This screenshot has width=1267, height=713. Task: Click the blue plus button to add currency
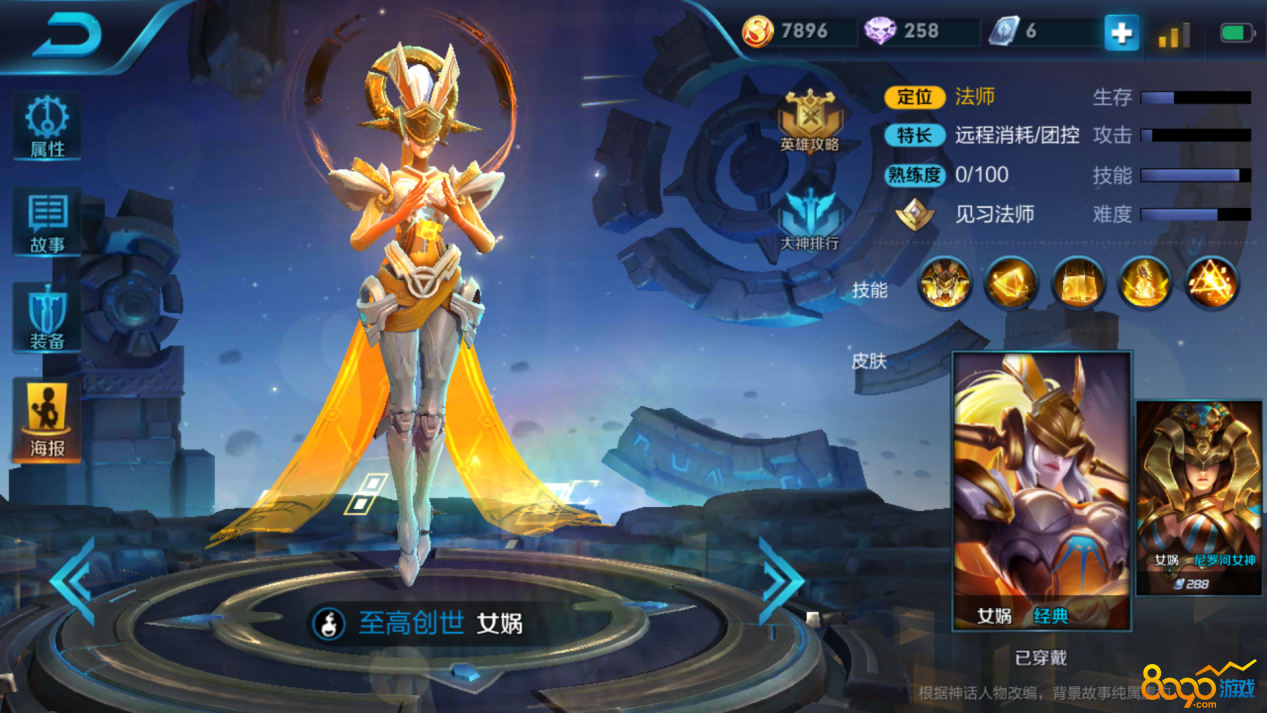1121,32
